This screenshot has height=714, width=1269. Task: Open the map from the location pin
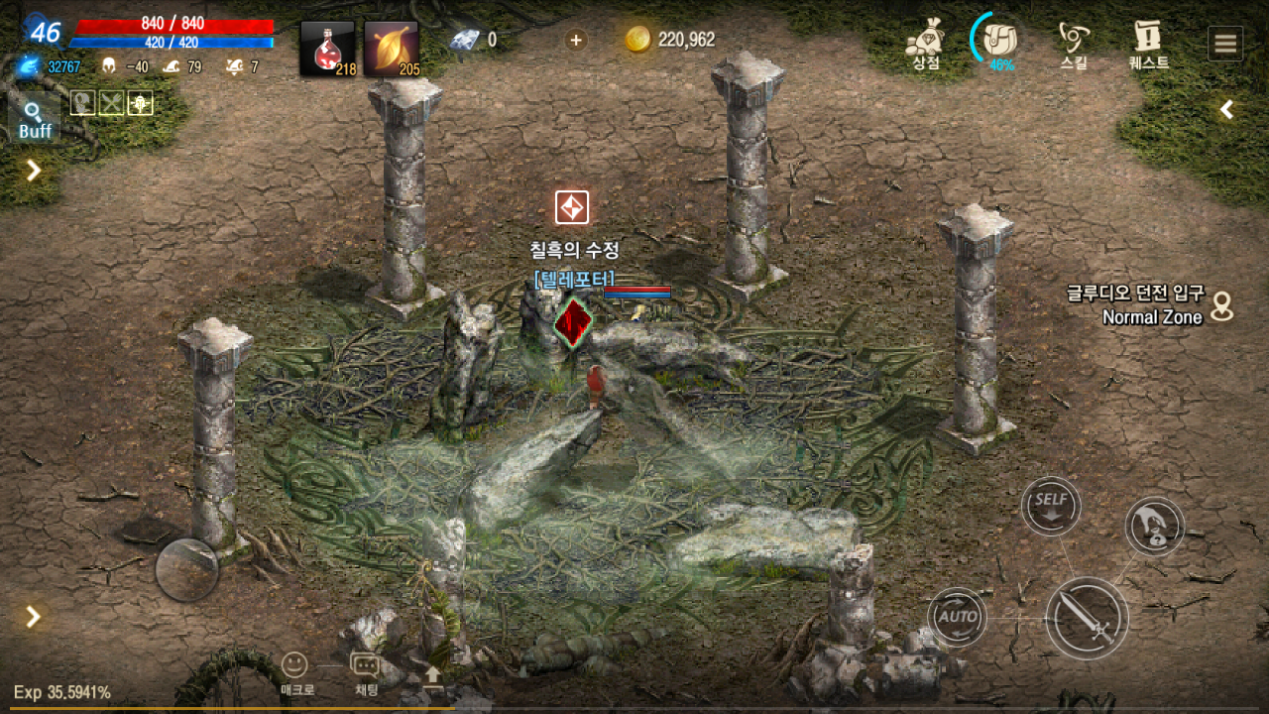1222,306
